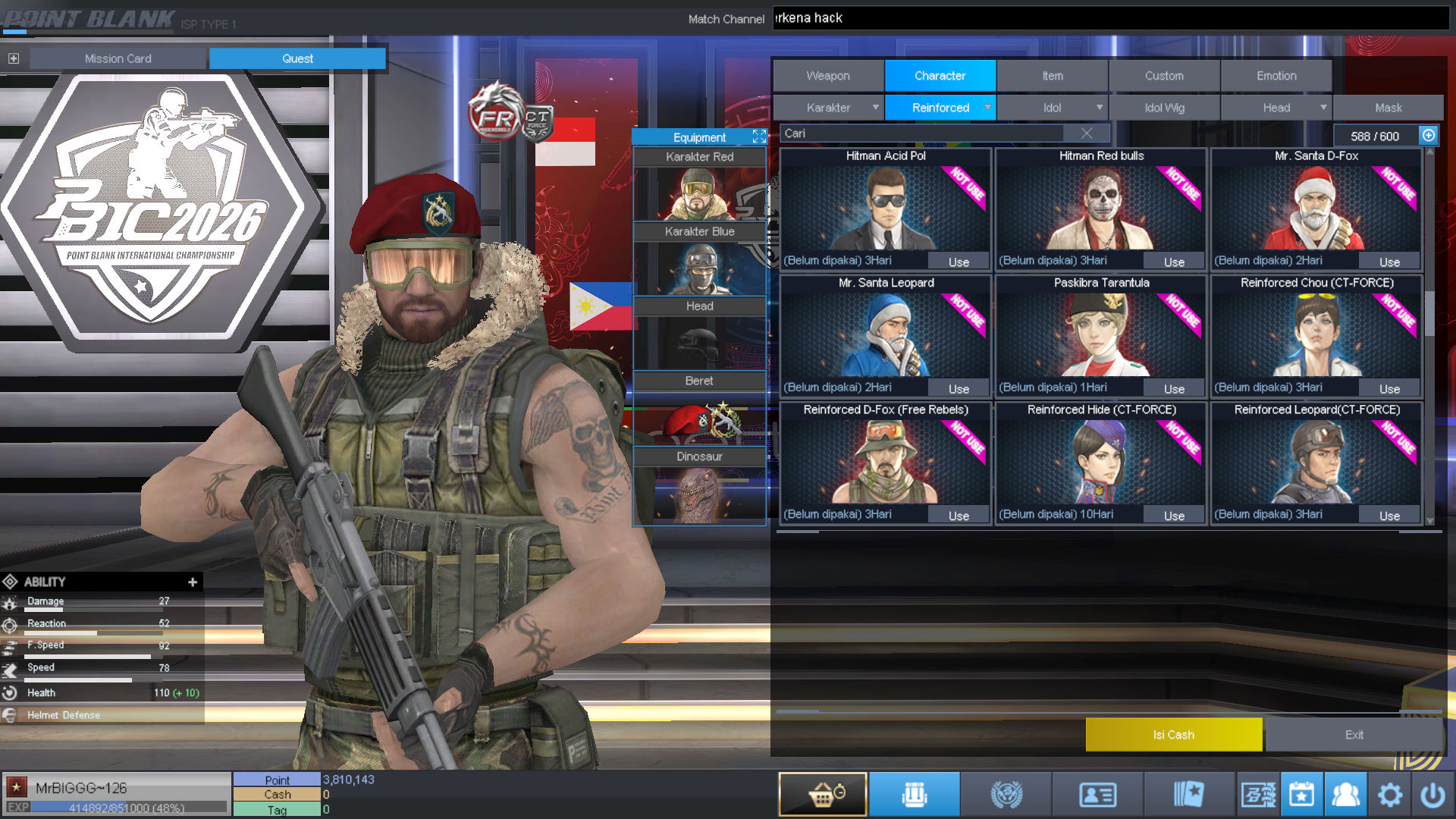Clear the Cari search box
Screen dimensions: 1456x819
click(1086, 133)
